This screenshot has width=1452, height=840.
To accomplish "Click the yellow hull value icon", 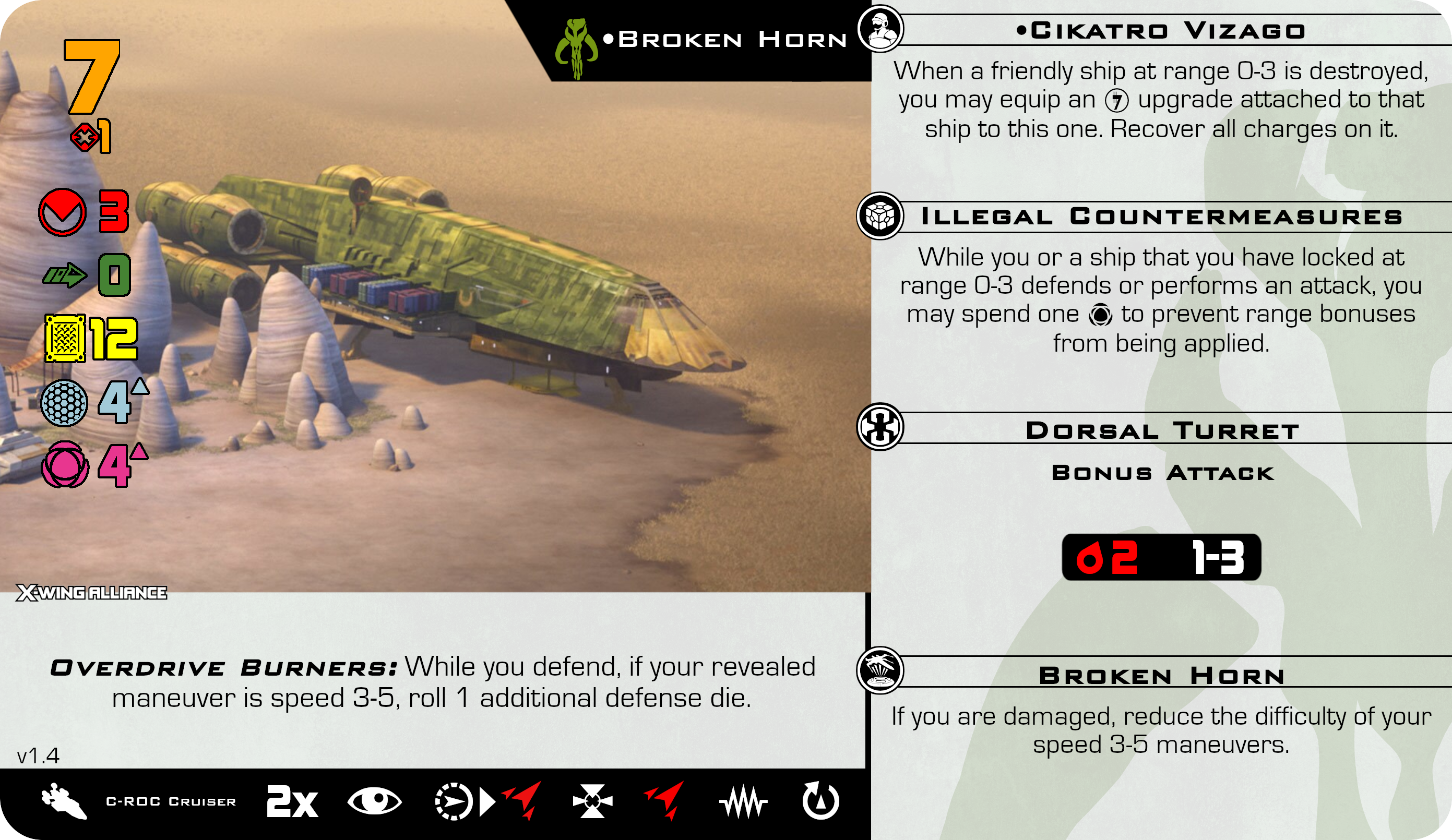I will pyautogui.click(x=65, y=338).
